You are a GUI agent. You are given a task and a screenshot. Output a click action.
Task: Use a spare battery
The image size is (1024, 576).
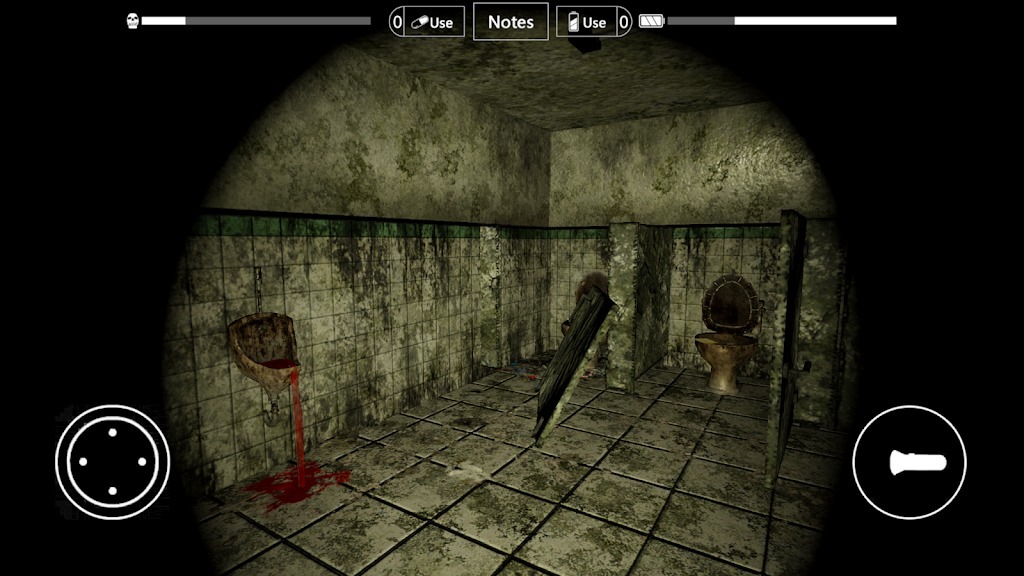[587, 22]
